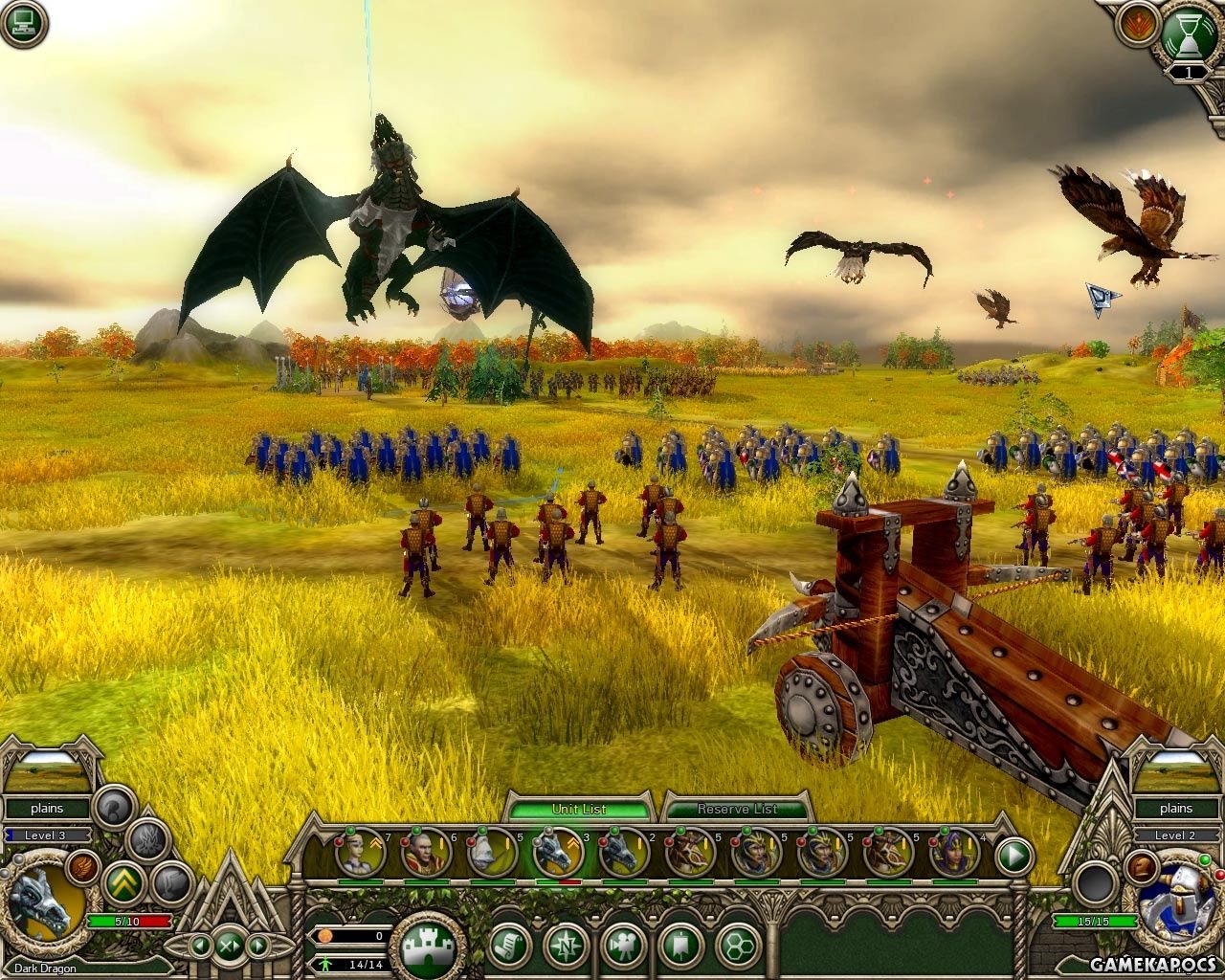Open the castle button
The image size is (1225, 980).
[427, 947]
